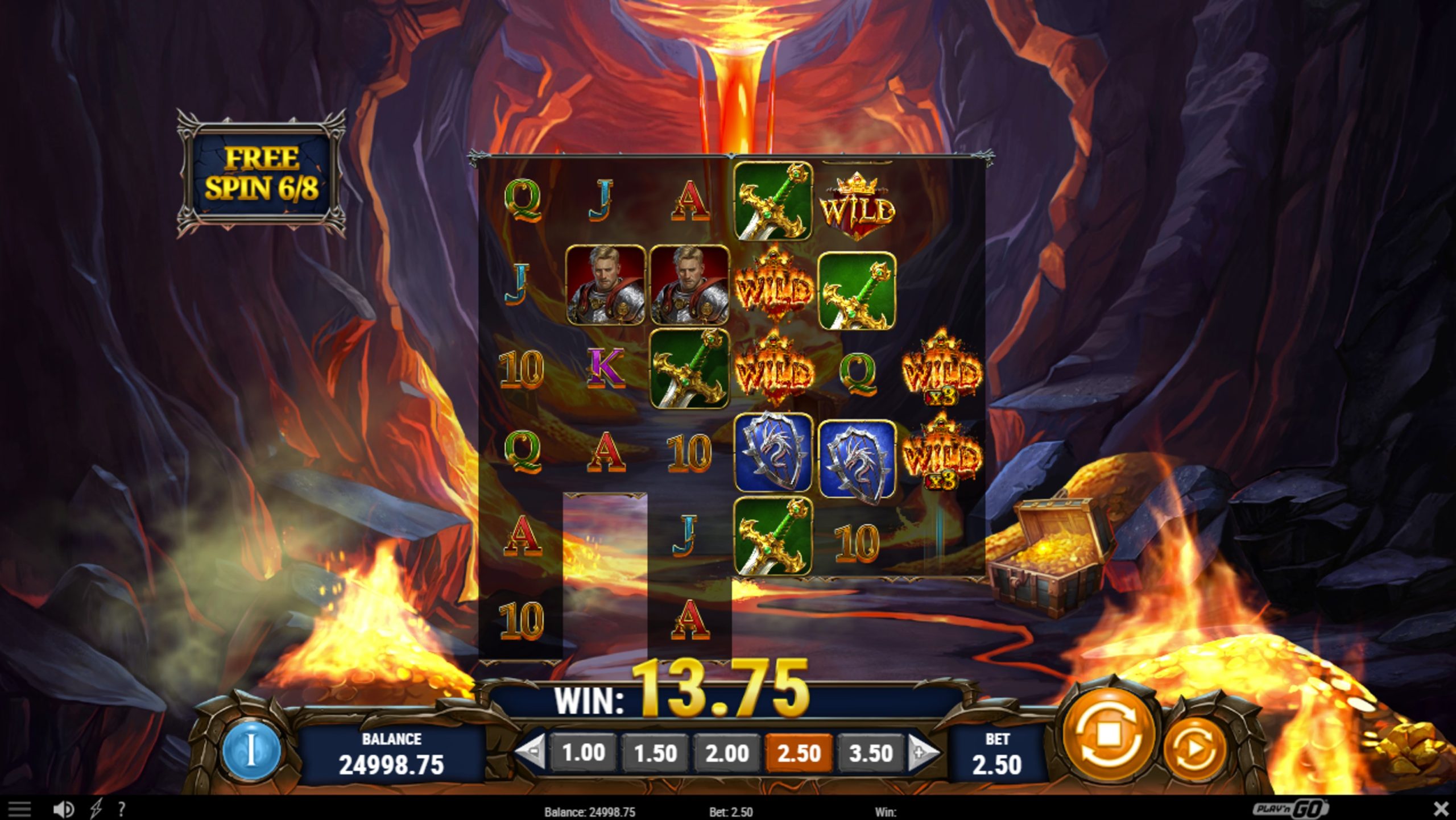
Task: Select the 1.00 bet value
Action: [x=584, y=752]
